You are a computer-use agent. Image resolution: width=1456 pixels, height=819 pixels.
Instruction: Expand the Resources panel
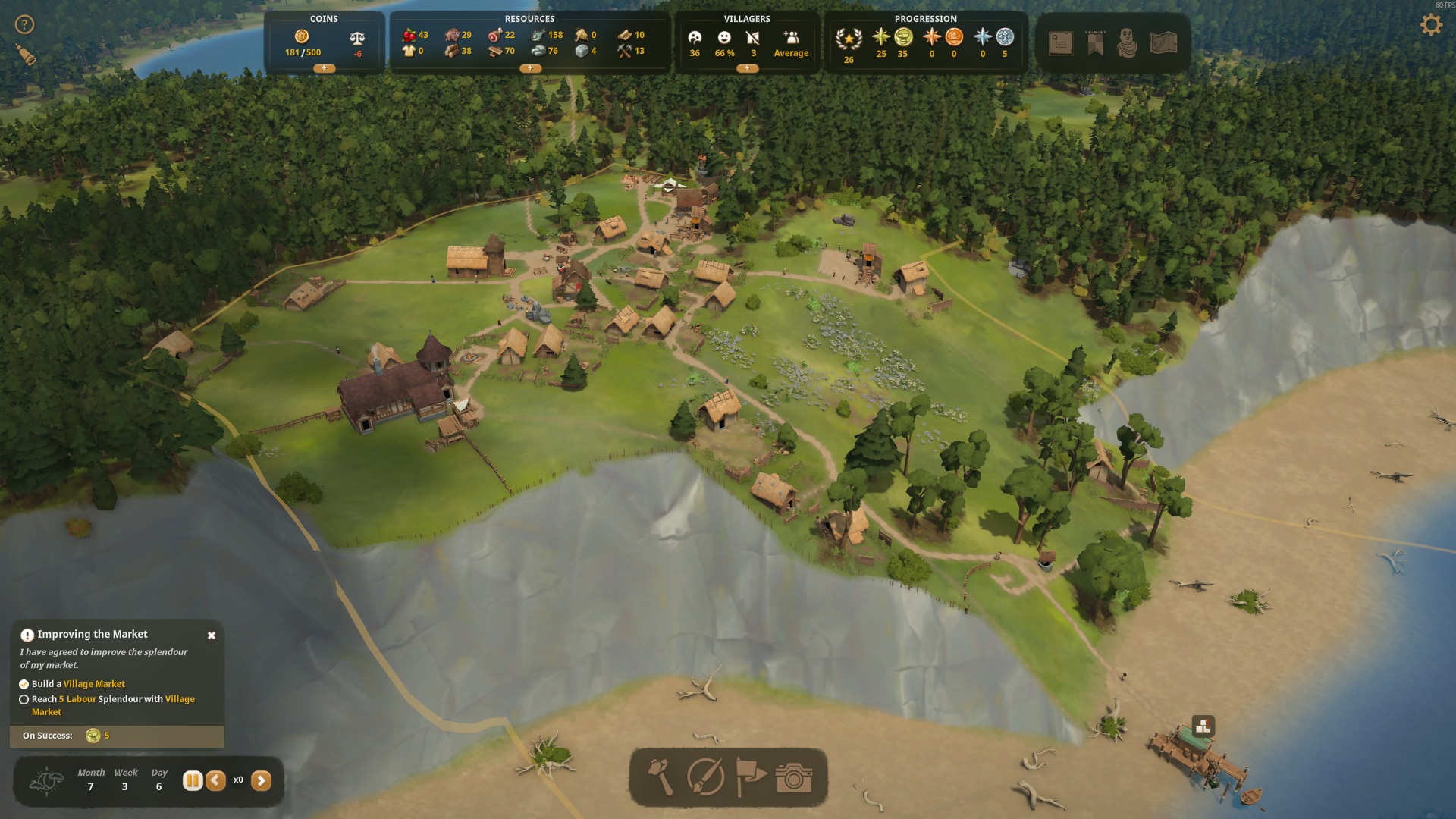[x=529, y=68]
